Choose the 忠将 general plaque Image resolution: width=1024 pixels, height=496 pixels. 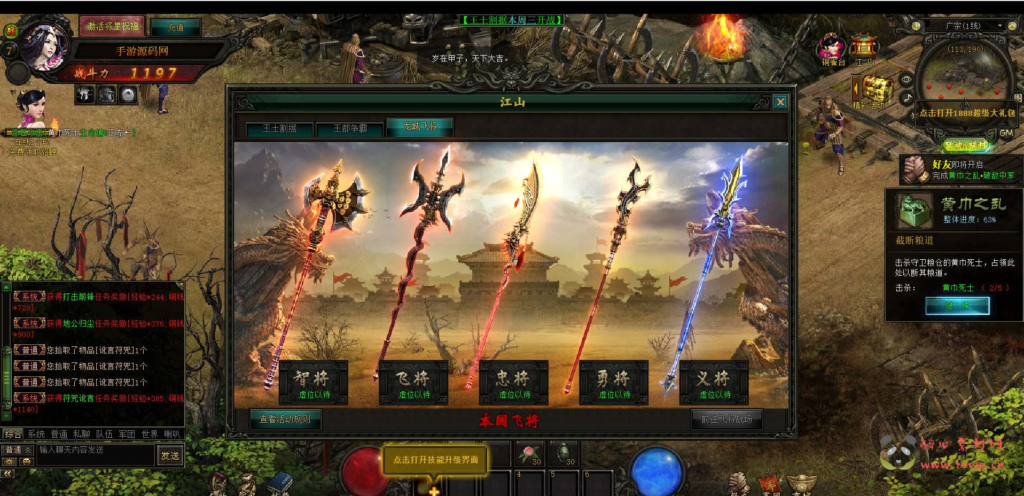(514, 382)
